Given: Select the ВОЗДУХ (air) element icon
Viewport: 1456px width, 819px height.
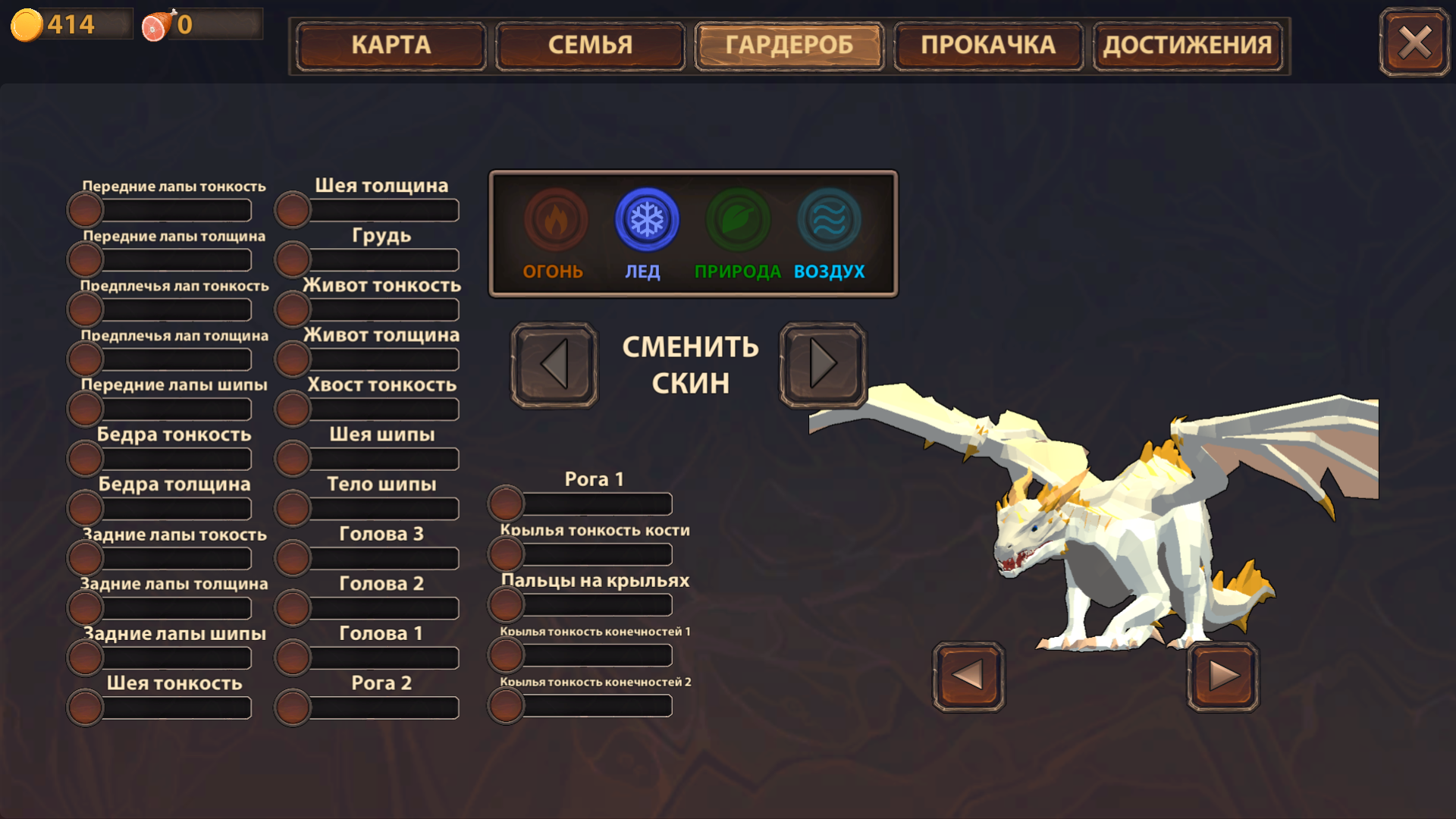Looking at the screenshot, I should coord(830,220).
